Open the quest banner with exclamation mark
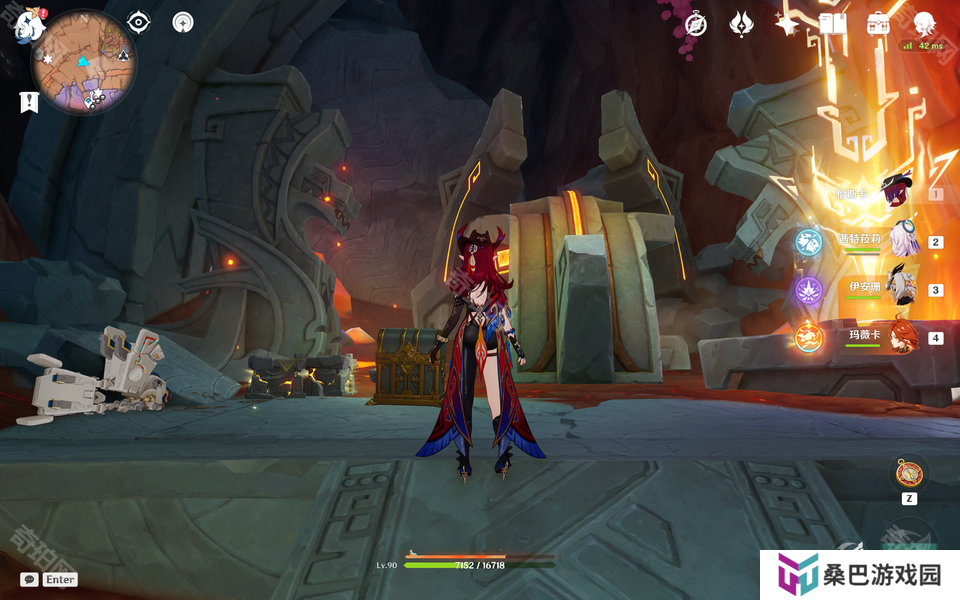The width and height of the screenshot is (960, 600). 29,101
